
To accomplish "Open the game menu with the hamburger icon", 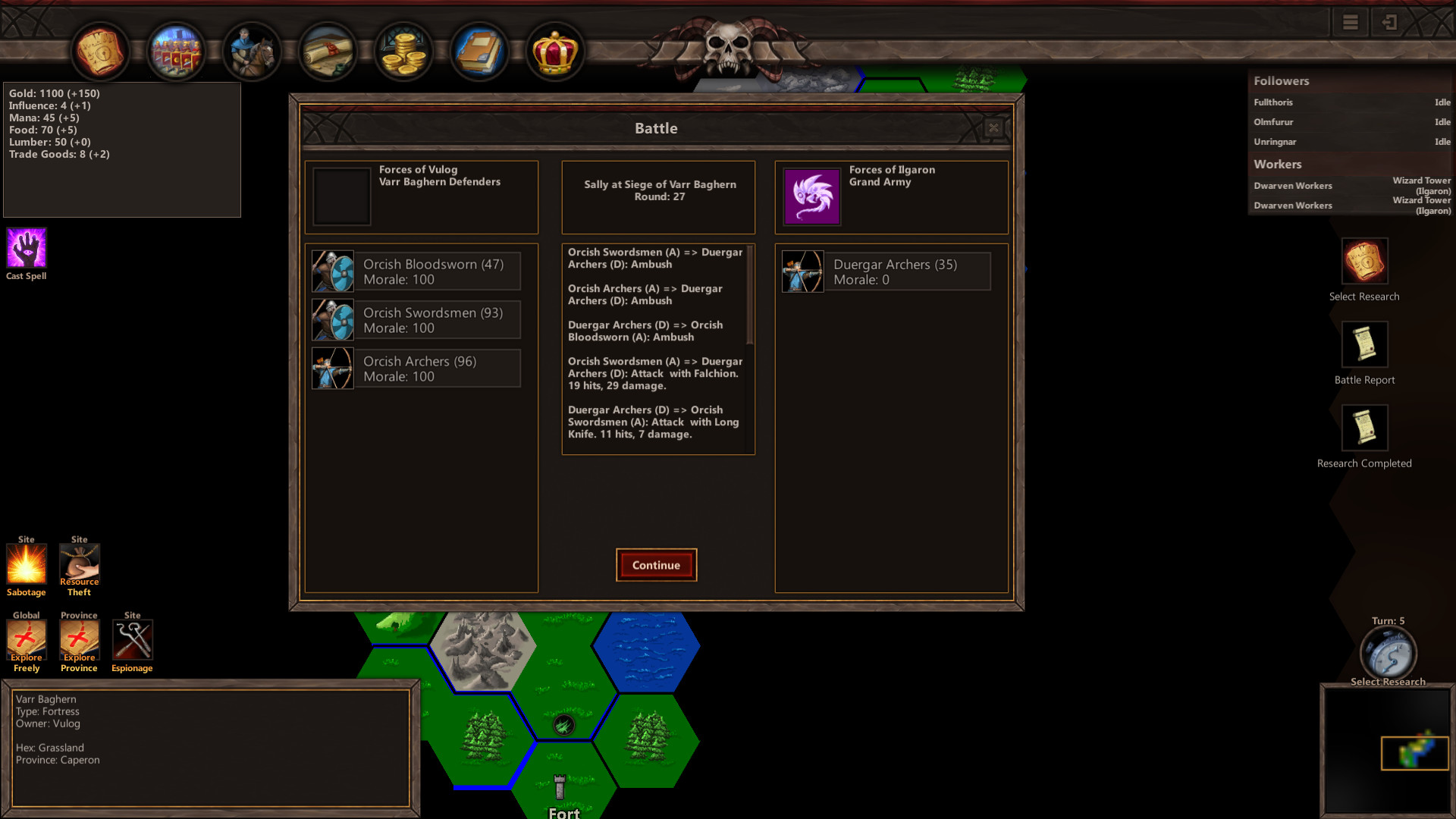I will coord(1349,22).
